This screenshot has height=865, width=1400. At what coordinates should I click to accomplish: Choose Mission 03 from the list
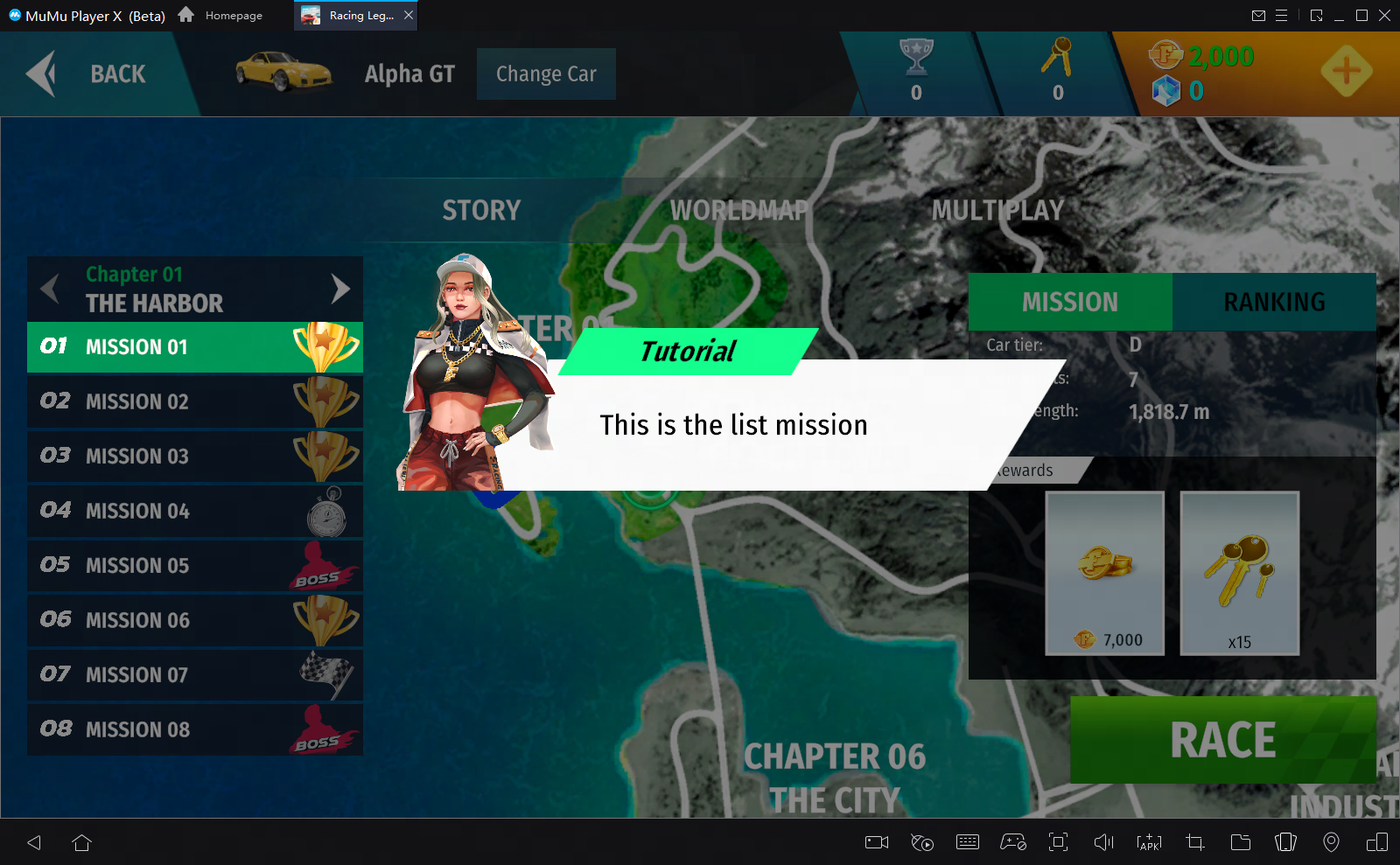[194, 457]
